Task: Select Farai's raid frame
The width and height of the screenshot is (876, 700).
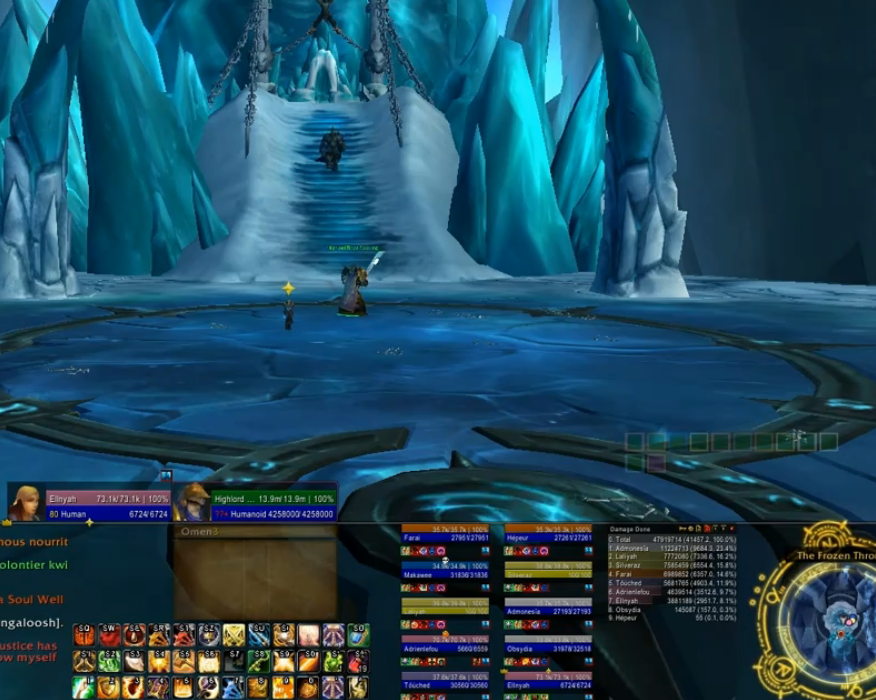Action: pyautogui.click(x=445, y=538)
